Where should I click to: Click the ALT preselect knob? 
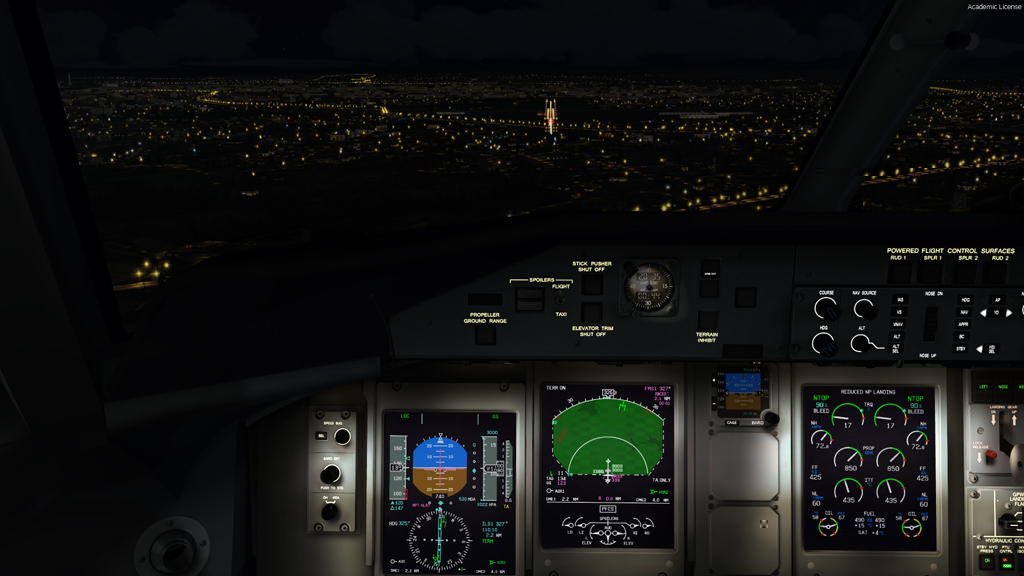(x=861, y=344)
